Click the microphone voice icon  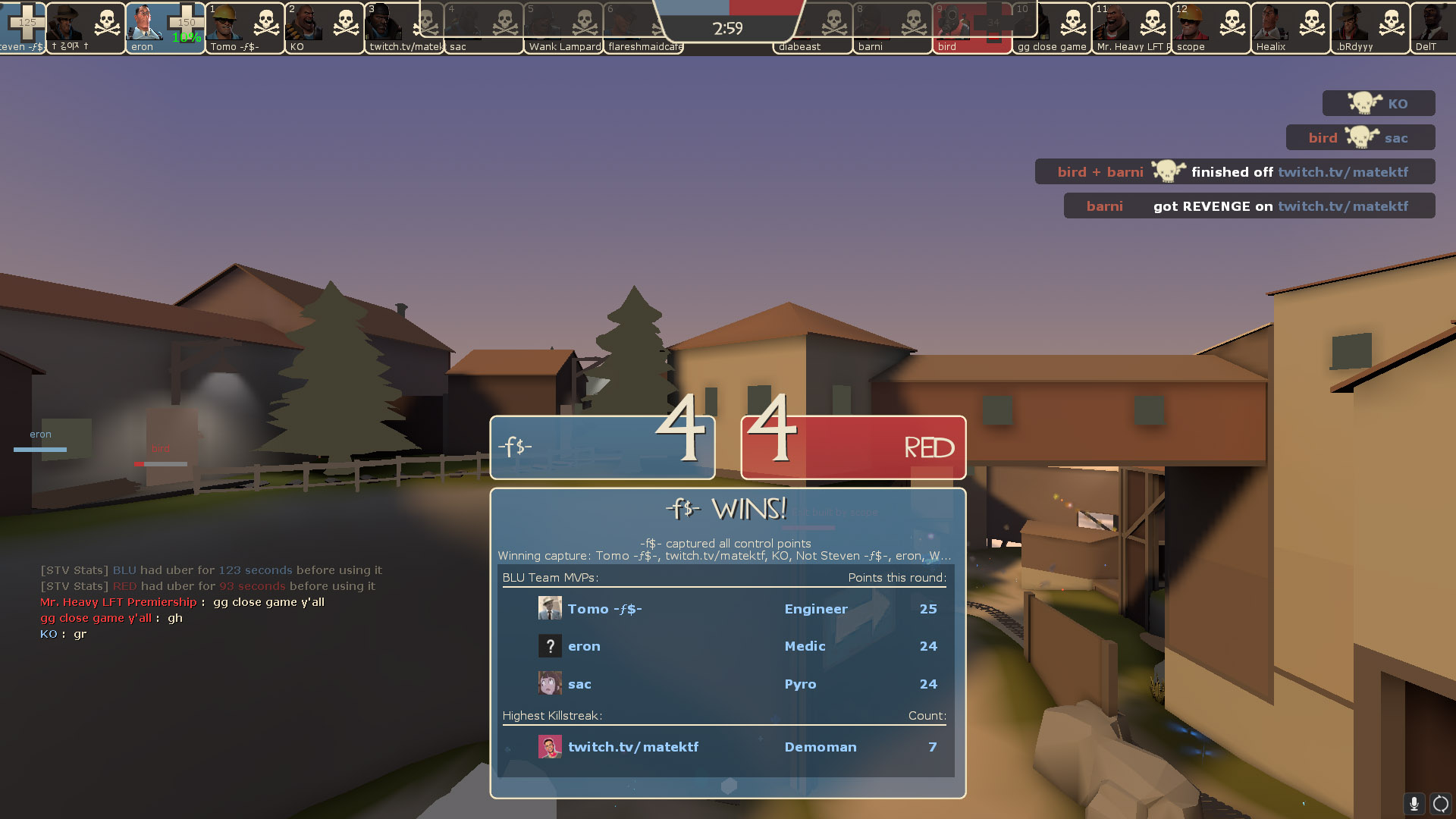coord(1414,804)
